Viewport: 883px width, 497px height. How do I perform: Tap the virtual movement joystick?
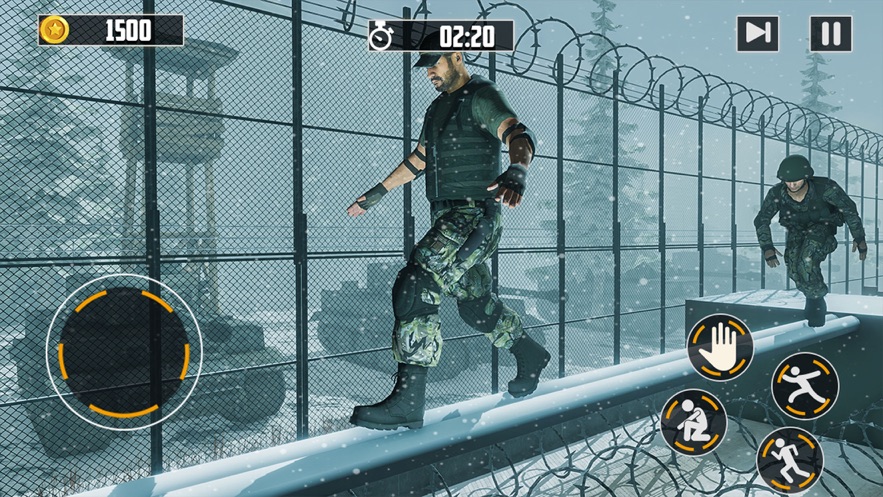pos(124,346)
